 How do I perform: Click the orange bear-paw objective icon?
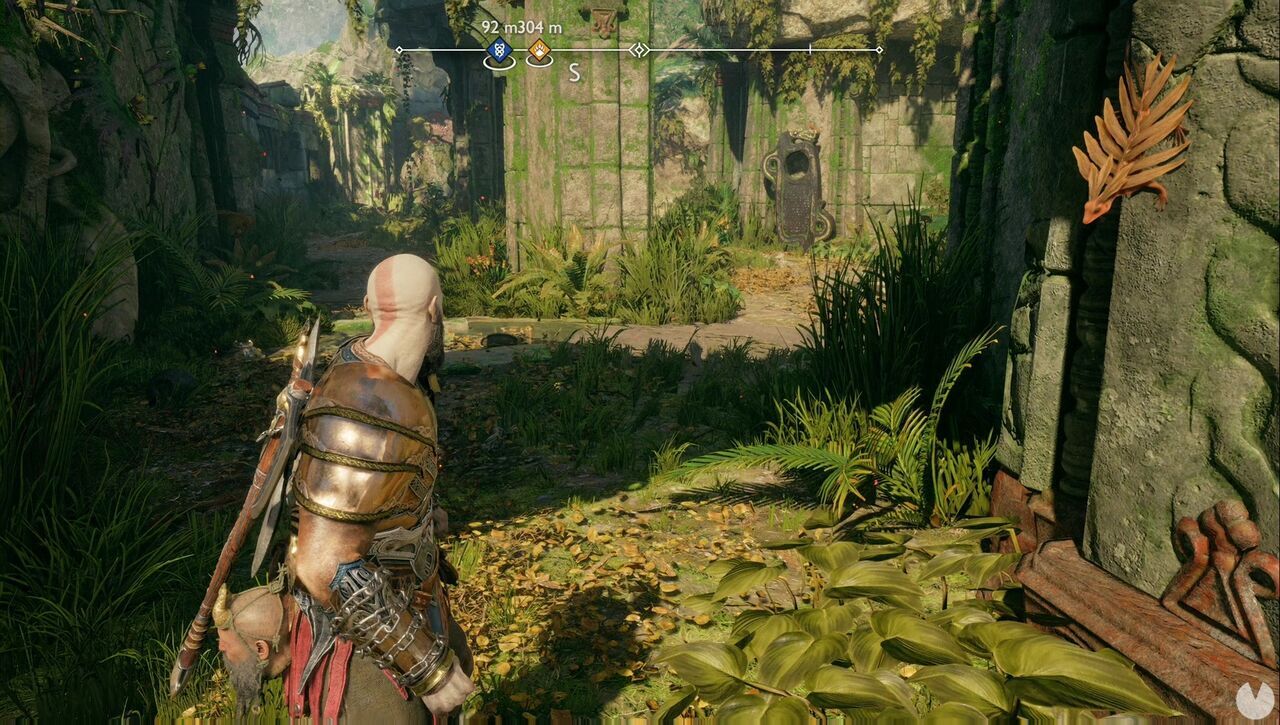pos(538,49)
